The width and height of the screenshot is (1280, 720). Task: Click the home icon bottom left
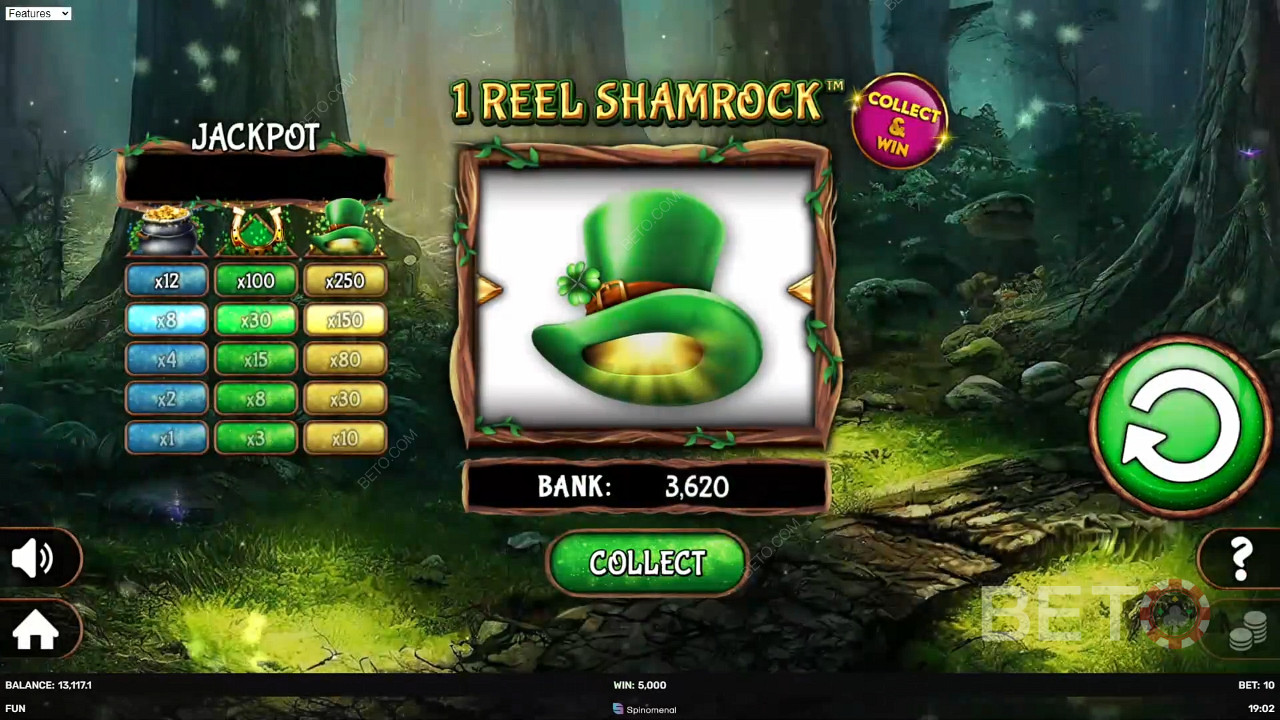tap(38, 630)
